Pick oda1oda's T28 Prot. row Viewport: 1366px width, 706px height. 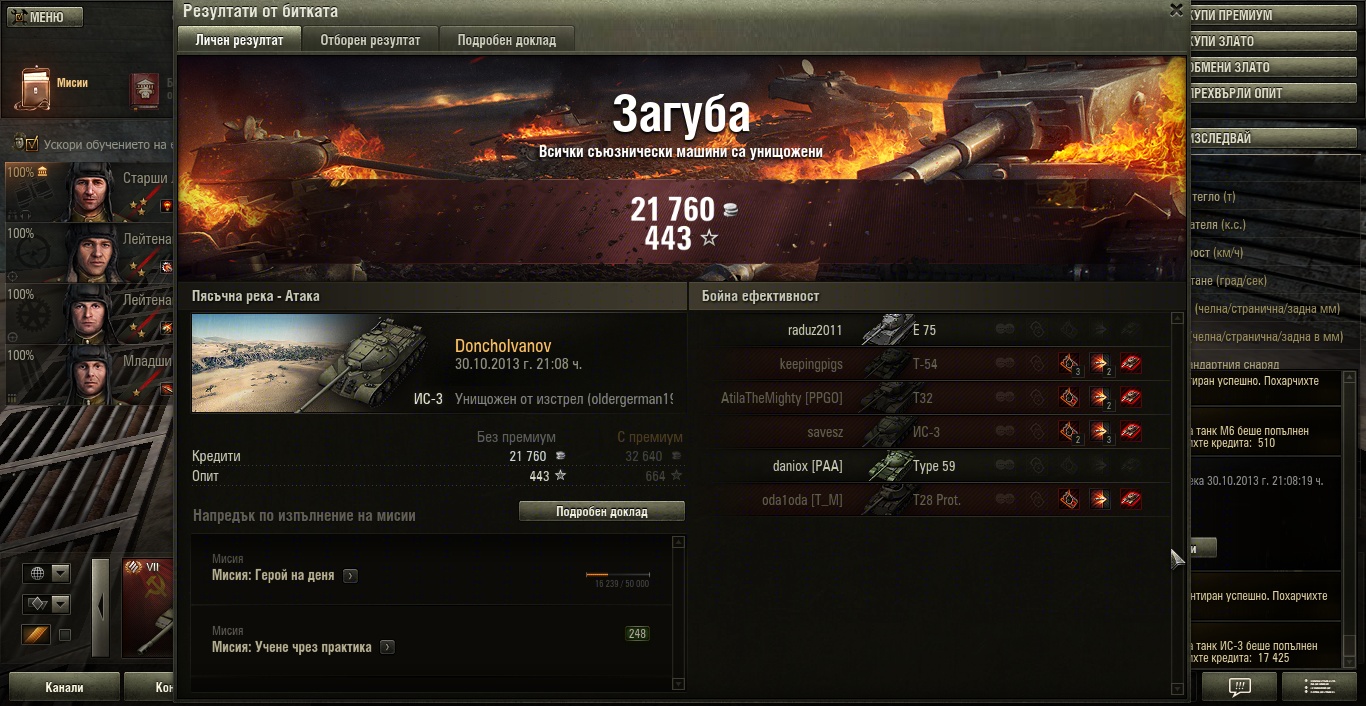[930, 500]
